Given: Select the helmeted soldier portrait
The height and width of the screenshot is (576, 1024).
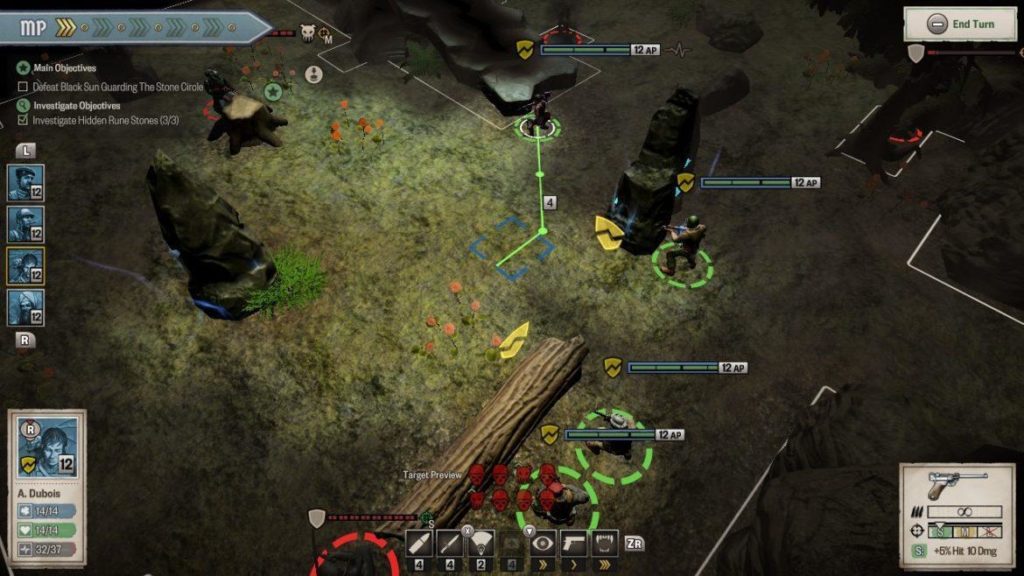Looking at the screenshot, I should click(26, 224).
